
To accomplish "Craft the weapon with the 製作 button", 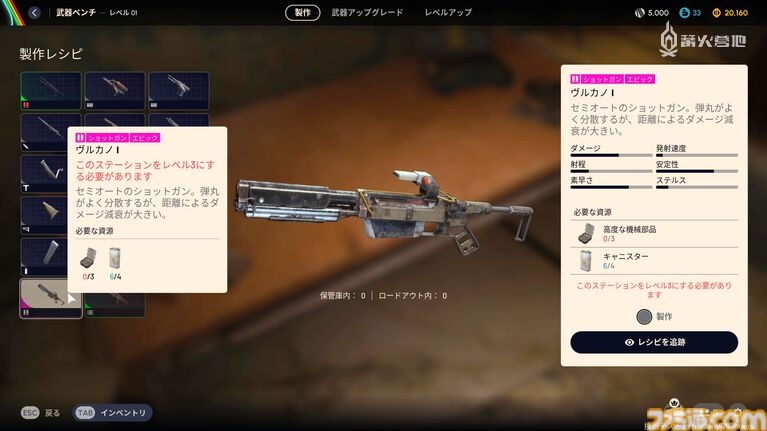I will coord(654,316).
